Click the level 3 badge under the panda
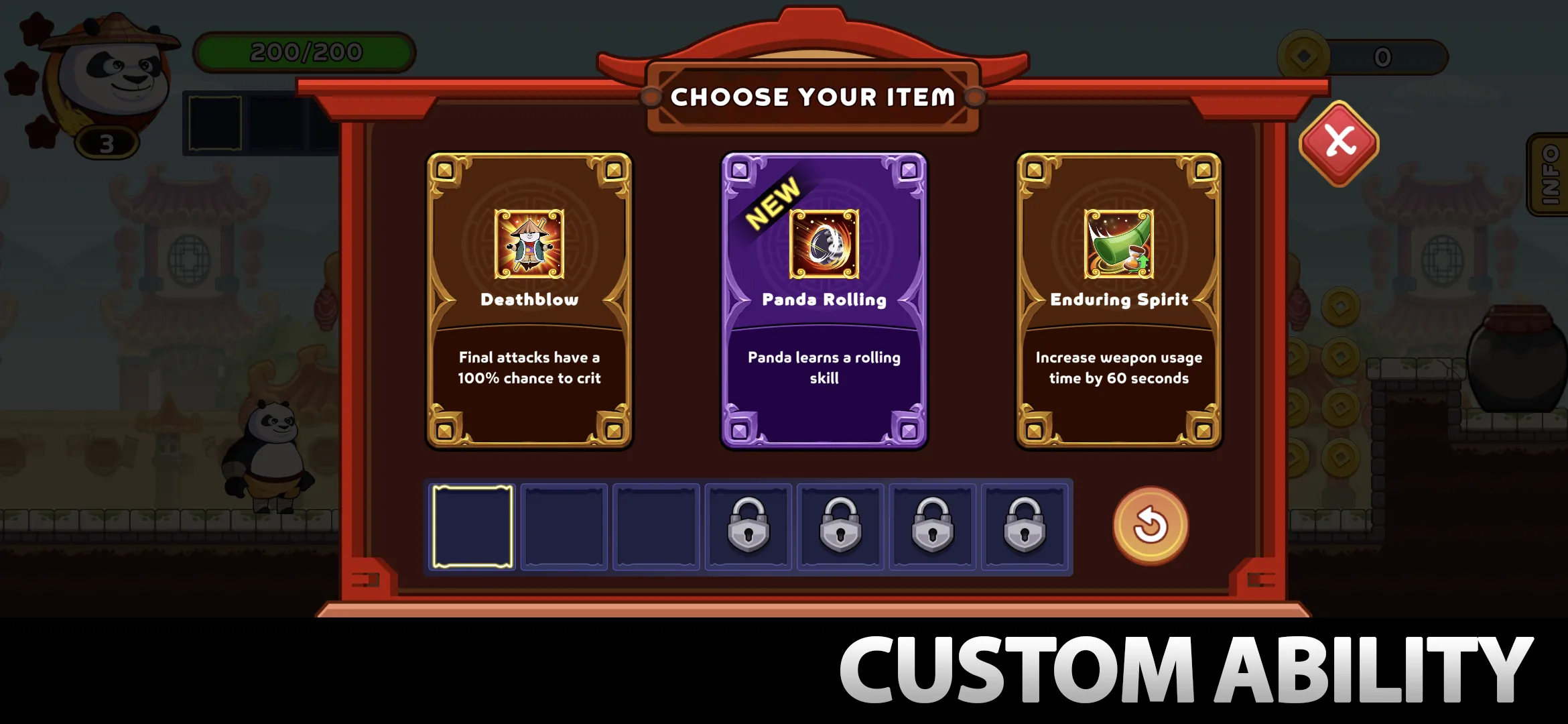 [x=107, y=142]
